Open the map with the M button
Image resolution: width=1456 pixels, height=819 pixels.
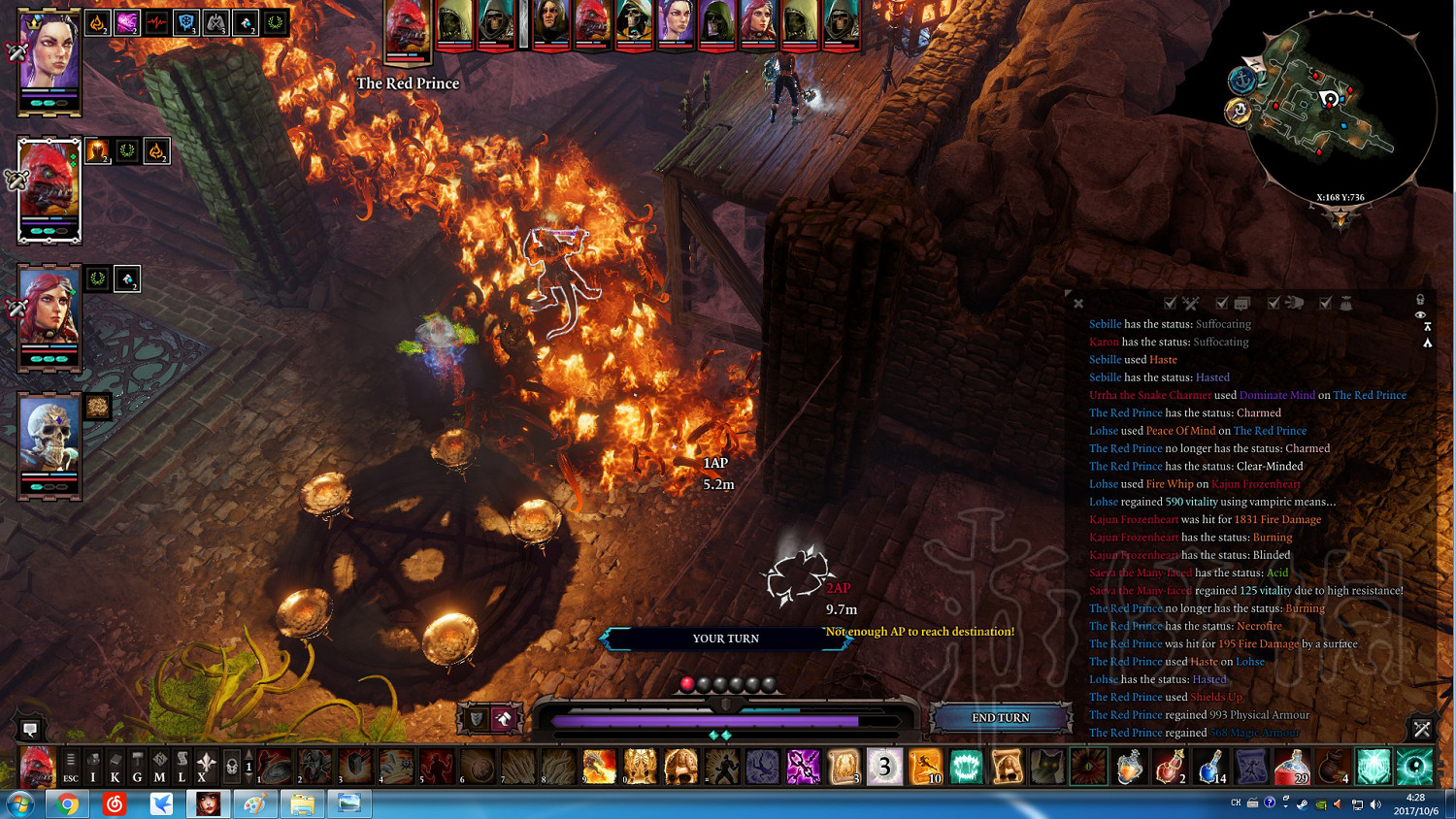click(160, 767)
